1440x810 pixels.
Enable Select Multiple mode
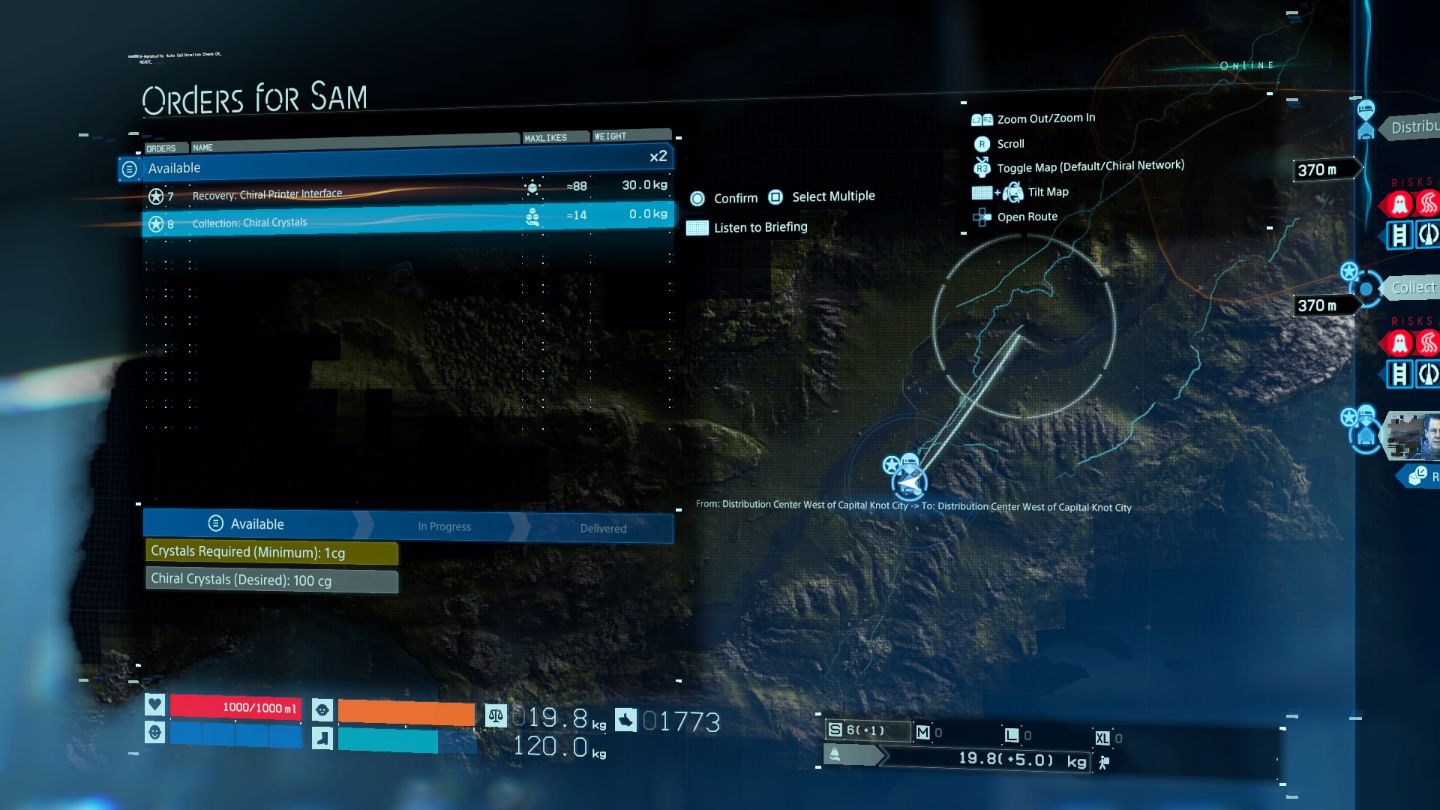pos(777,196)
